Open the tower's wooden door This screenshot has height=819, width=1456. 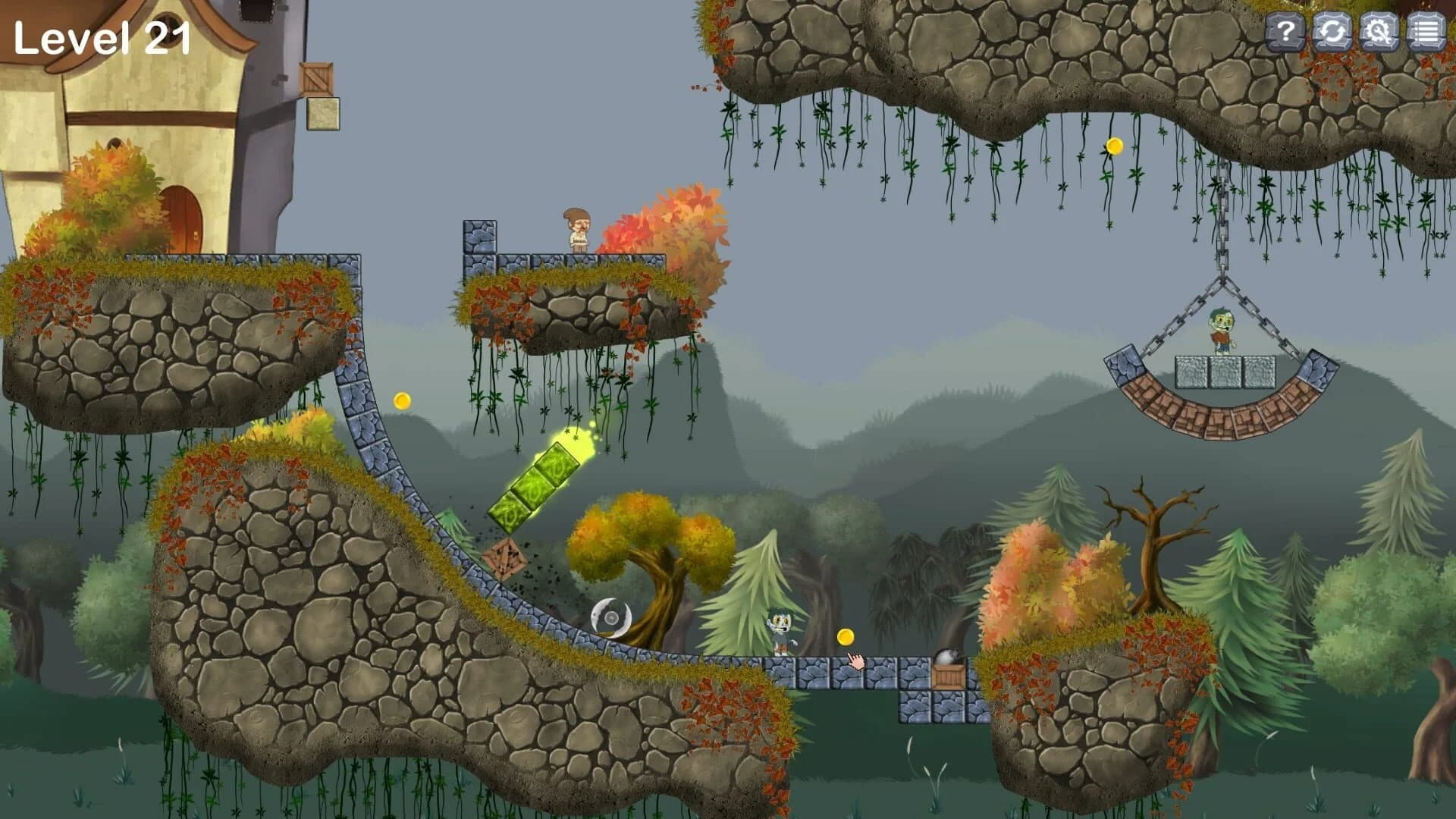pyautogui.click(x=182, y=216)
